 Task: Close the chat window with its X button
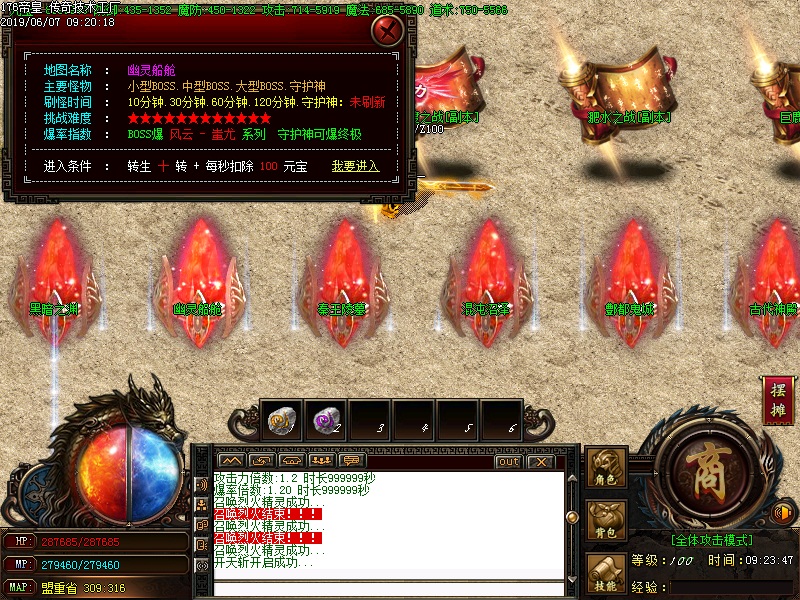point(540,461)
